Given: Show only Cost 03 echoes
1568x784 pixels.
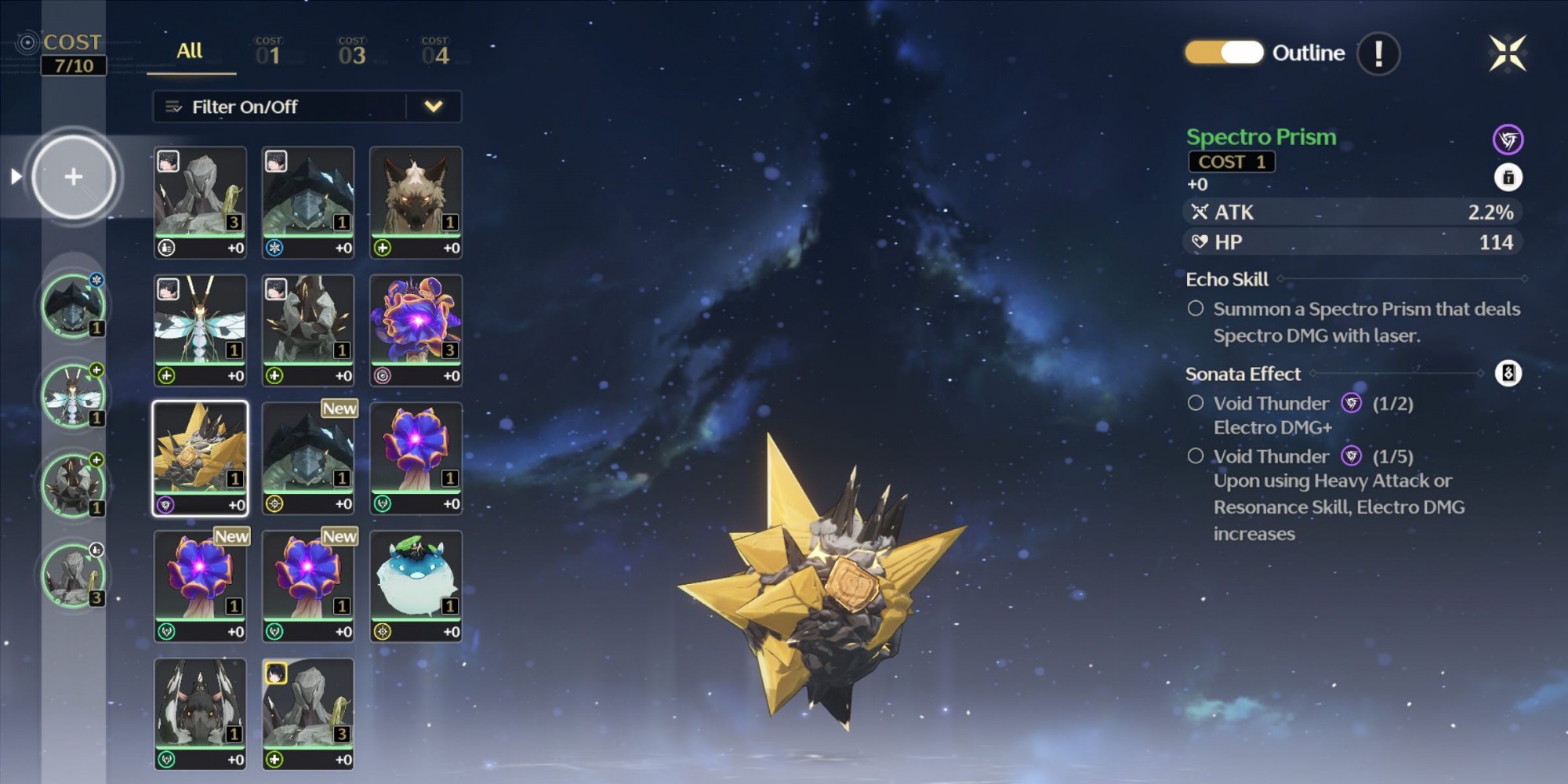Looking at the screenshot, I should click(352, 52).
